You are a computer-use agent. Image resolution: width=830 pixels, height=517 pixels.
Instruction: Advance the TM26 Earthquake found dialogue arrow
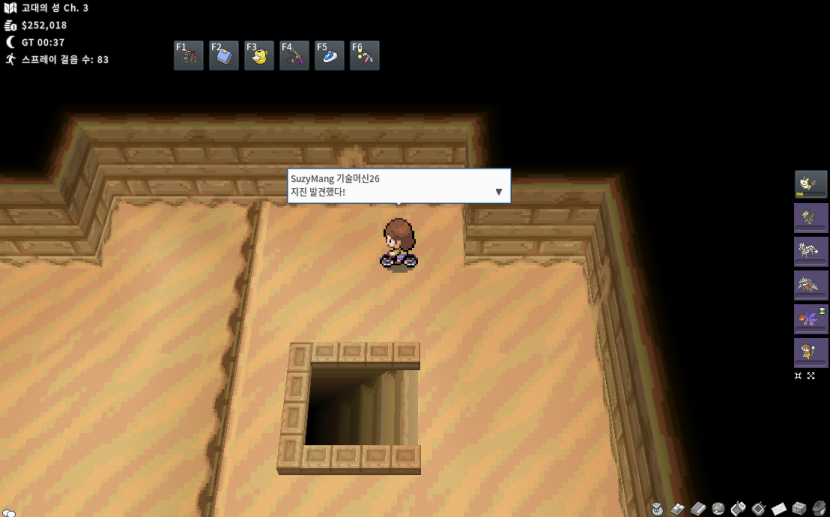499,192
